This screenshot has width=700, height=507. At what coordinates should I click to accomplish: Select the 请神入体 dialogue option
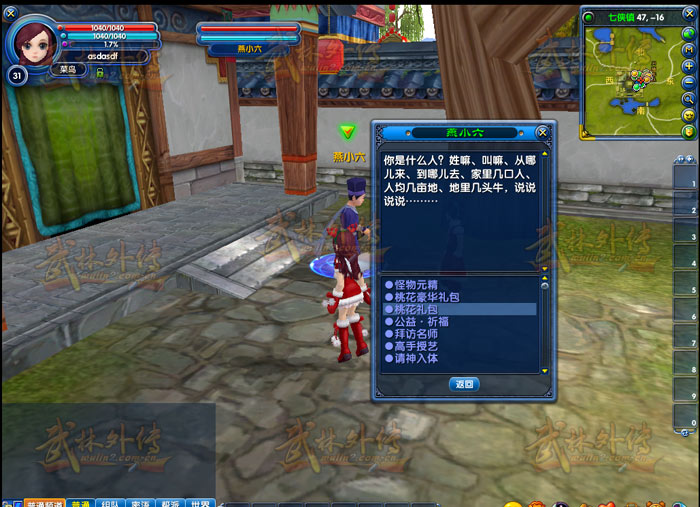pos(417,358)
